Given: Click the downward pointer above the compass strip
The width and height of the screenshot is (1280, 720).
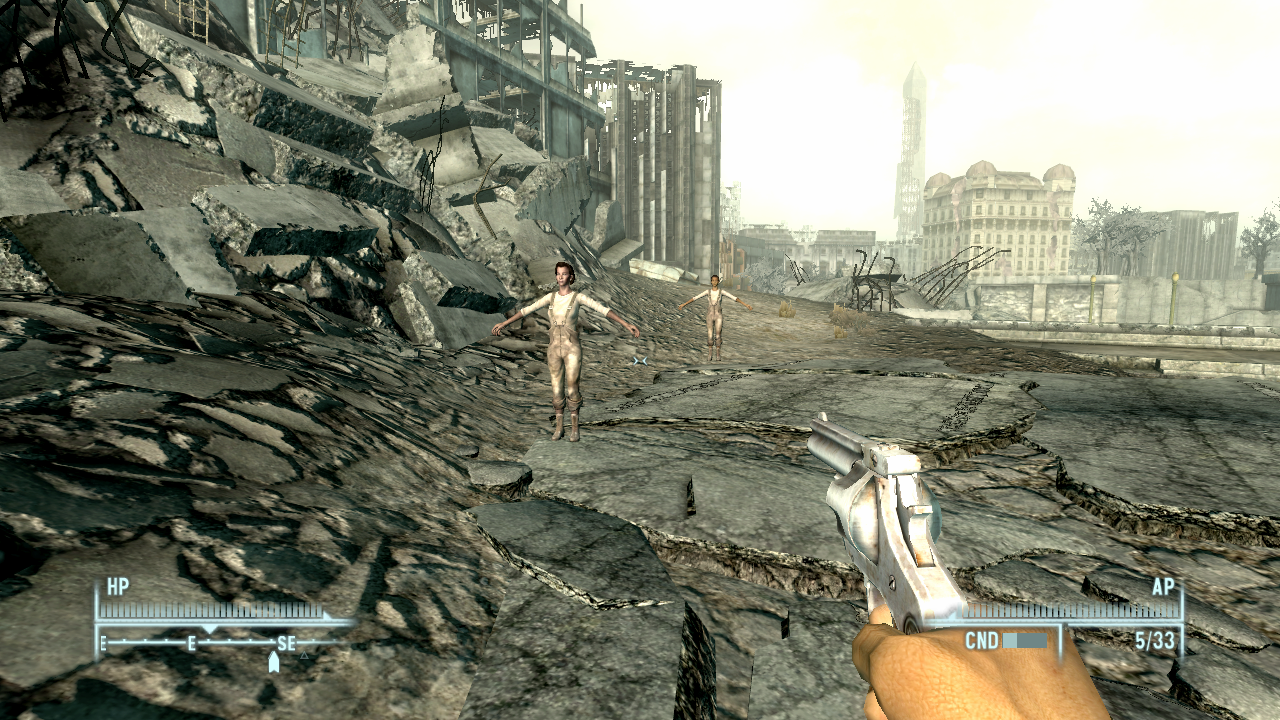Looking at the screenshot, I should click(x=210, y=628).
